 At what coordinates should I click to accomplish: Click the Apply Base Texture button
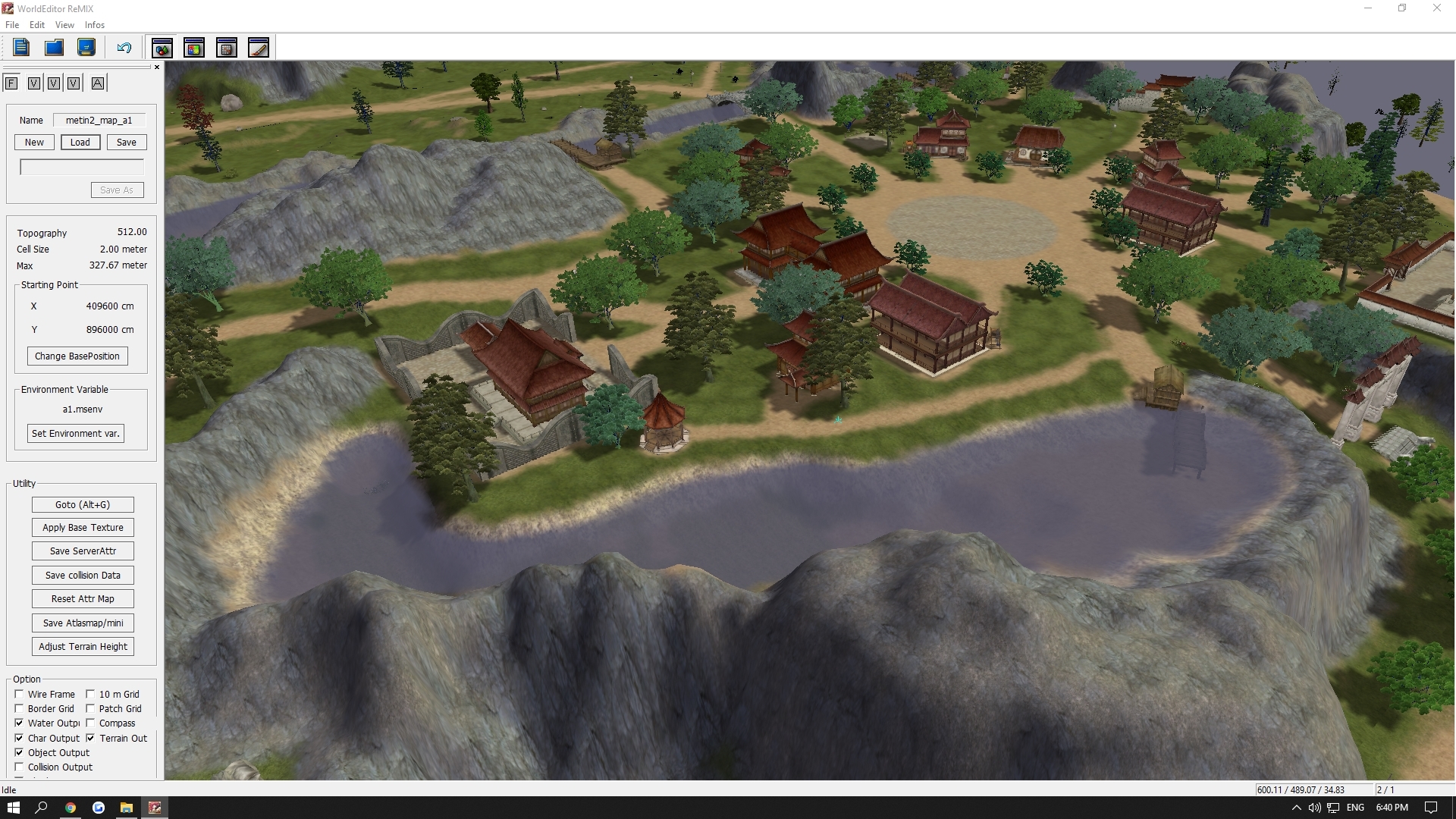tap(83, 527)
